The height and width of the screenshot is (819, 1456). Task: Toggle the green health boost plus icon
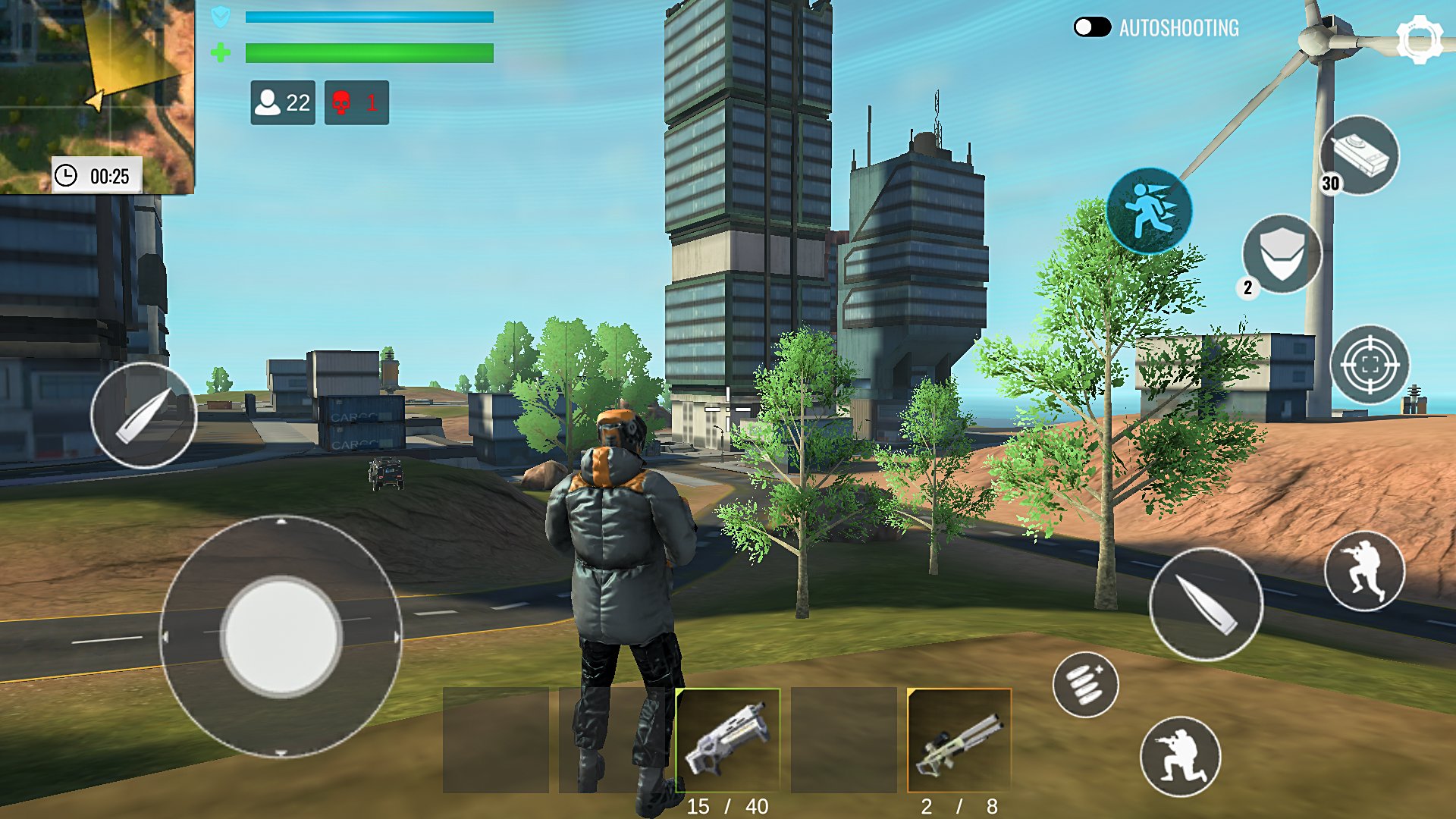221,54
